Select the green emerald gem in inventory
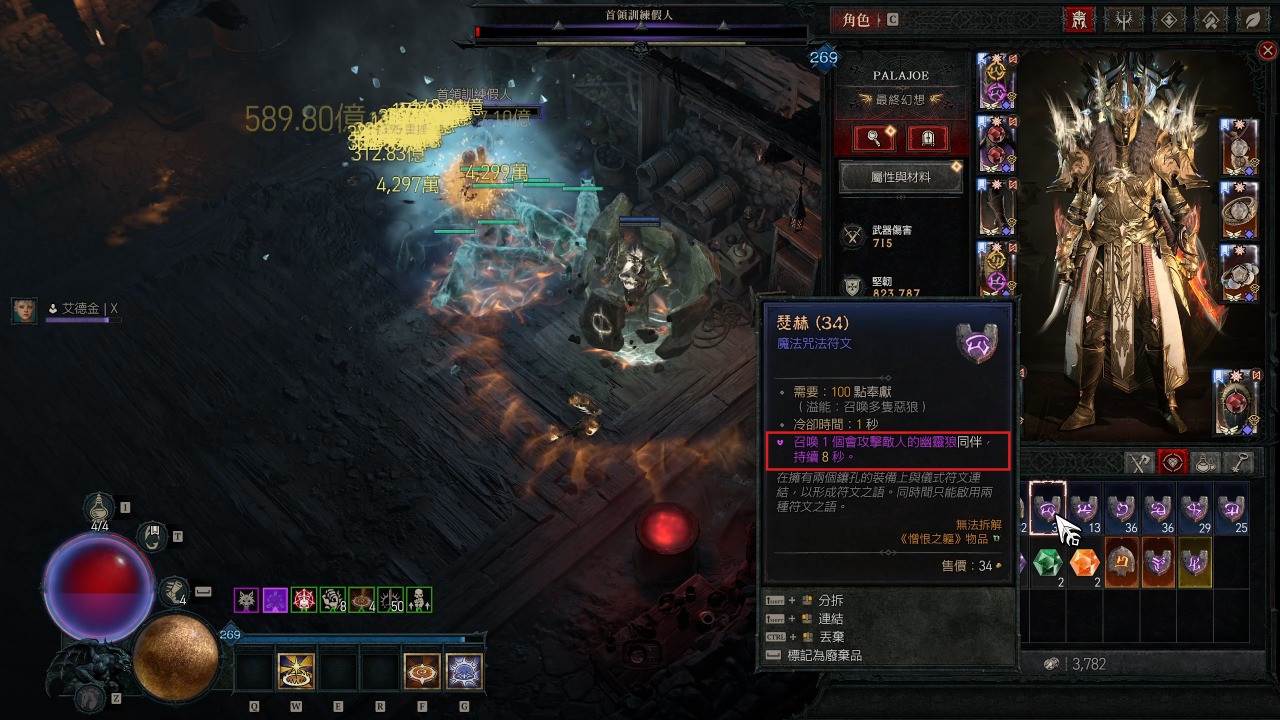 pyautogui.click(x=1046, y=562)
